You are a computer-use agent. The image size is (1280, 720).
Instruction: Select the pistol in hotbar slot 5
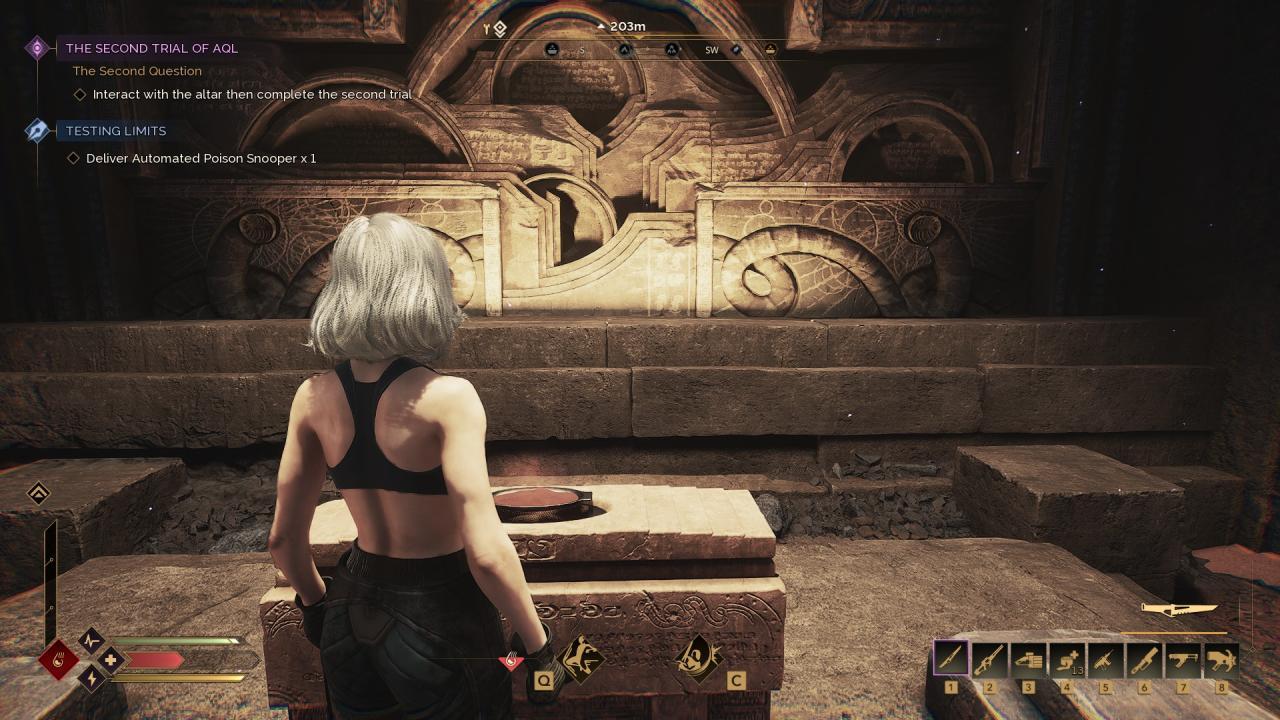[1105, 659]
